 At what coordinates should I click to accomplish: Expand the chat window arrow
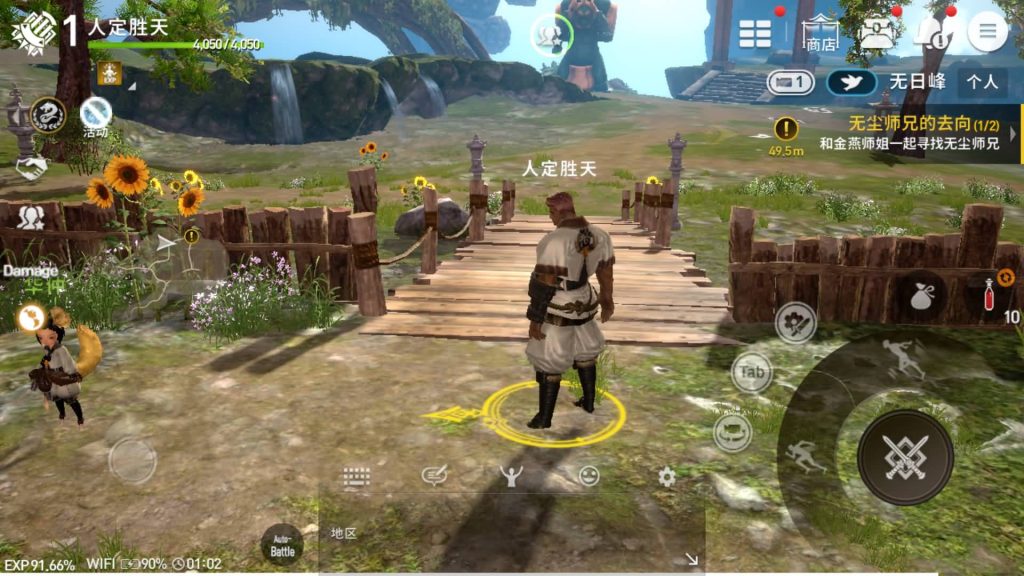pos(691,560)
